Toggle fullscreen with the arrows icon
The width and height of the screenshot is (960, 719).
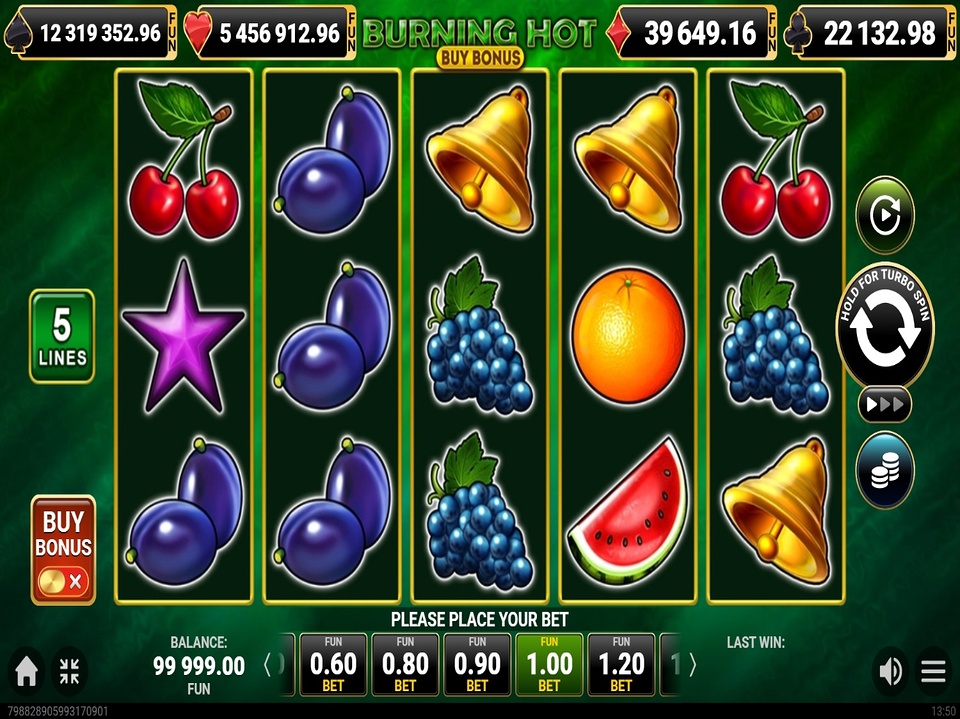tap(69, 672)
